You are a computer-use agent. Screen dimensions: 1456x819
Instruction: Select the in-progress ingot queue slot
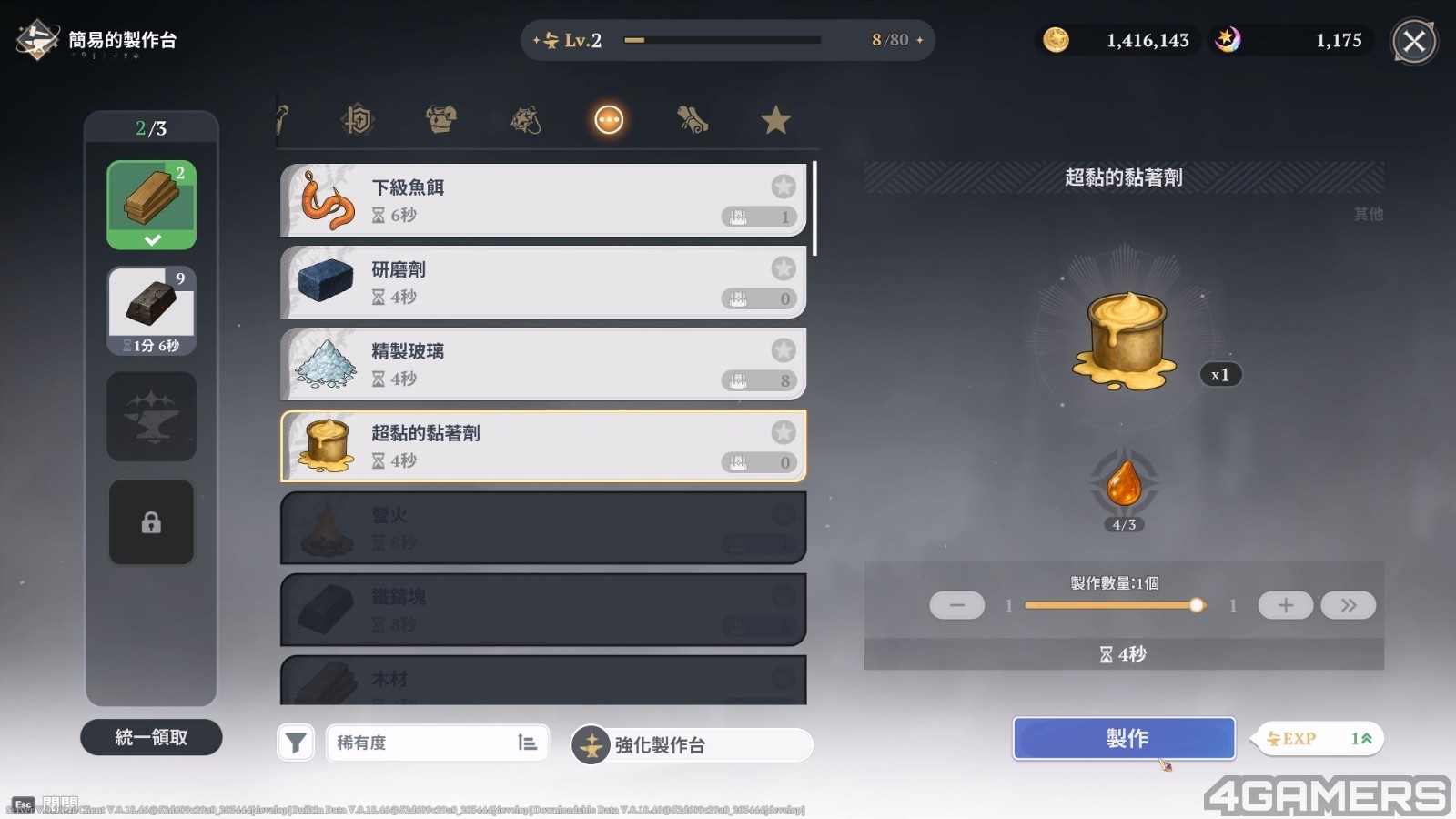(x=151, y=309)
